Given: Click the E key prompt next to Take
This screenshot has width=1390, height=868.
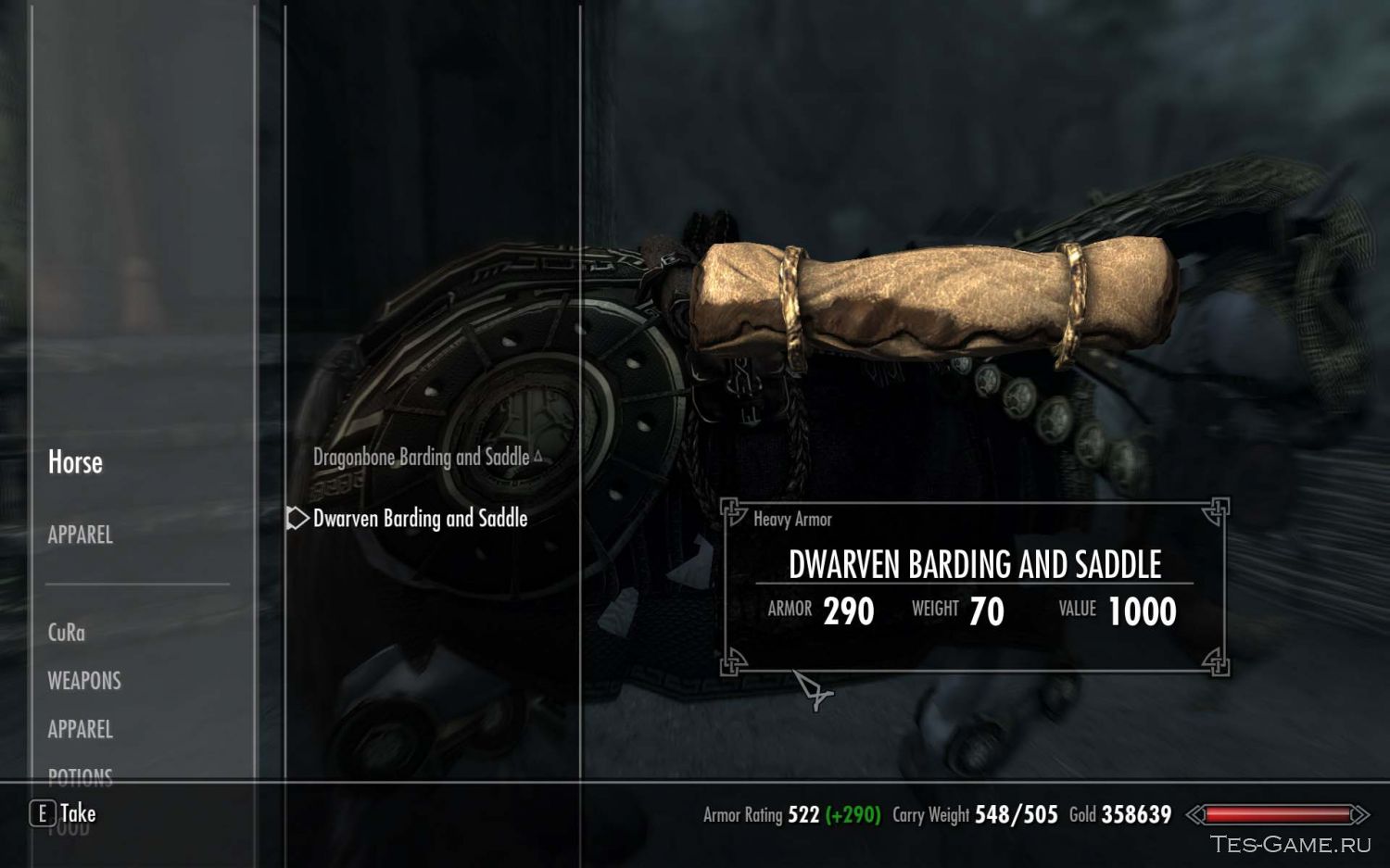Looking at the screenshot, I should click(x=41, y=812).
